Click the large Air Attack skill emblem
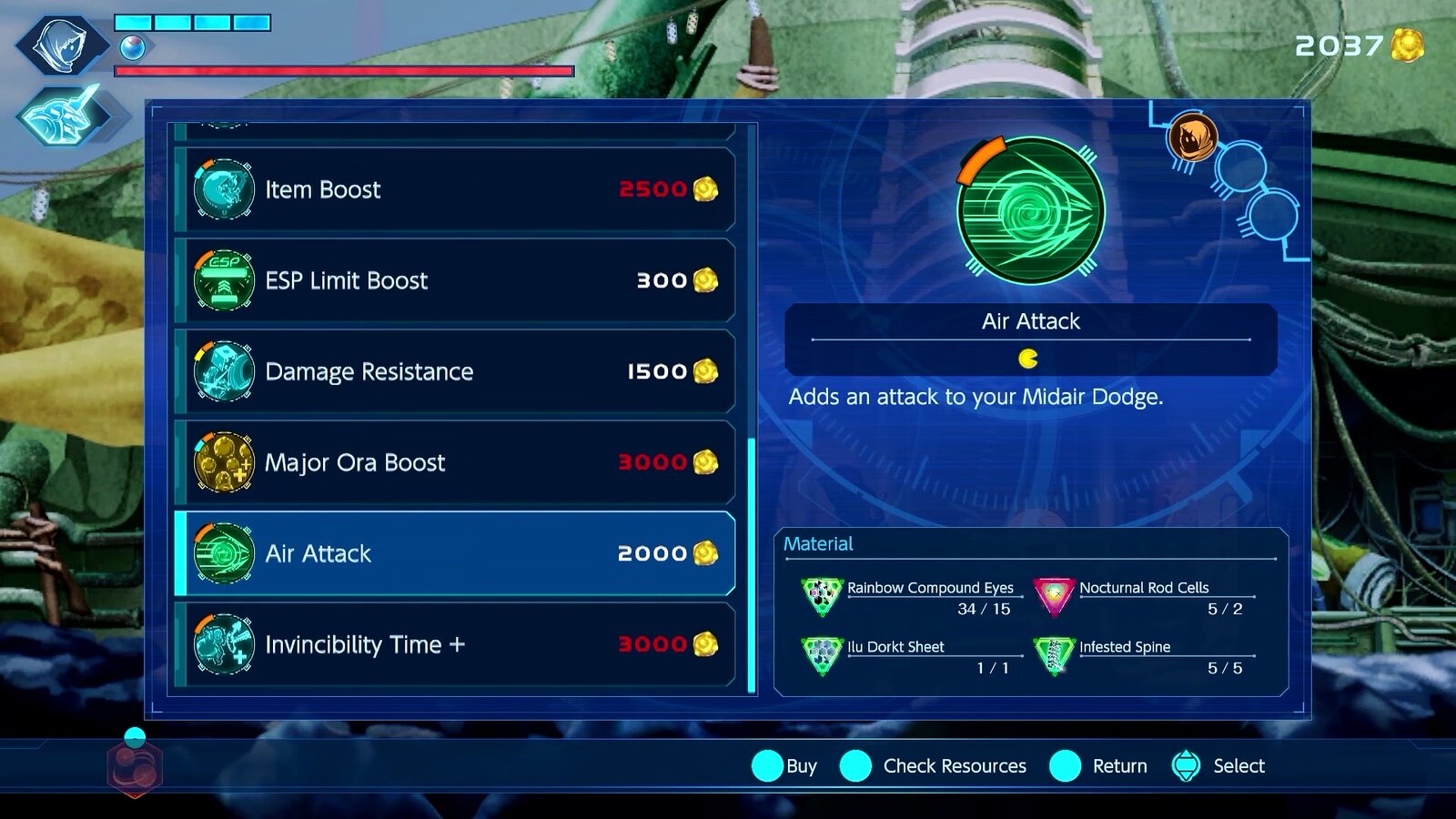This screenshot has width=1456, height=819. coord(1030,210)
